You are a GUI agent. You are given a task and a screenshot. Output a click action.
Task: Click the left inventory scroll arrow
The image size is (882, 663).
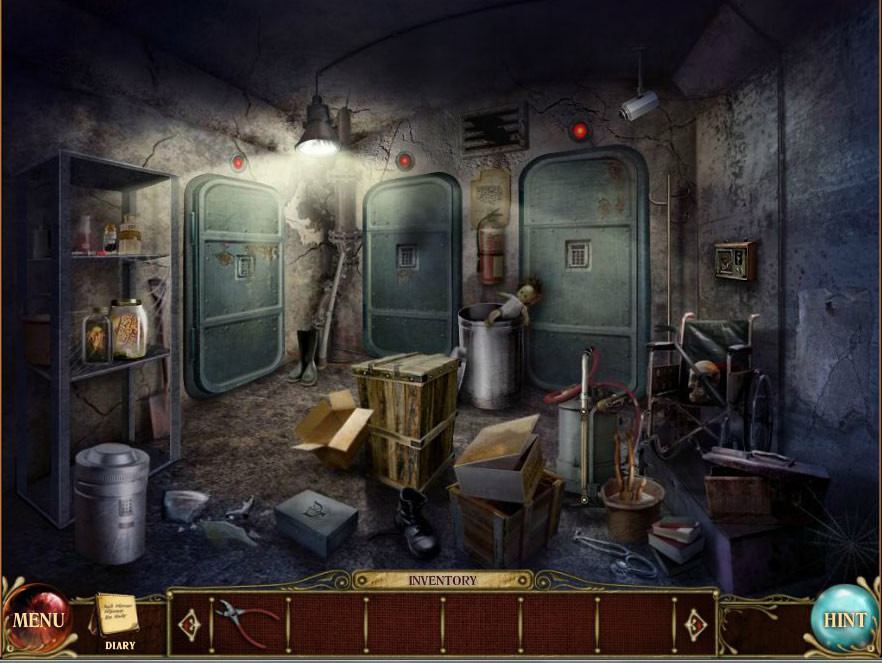[190, 625]
